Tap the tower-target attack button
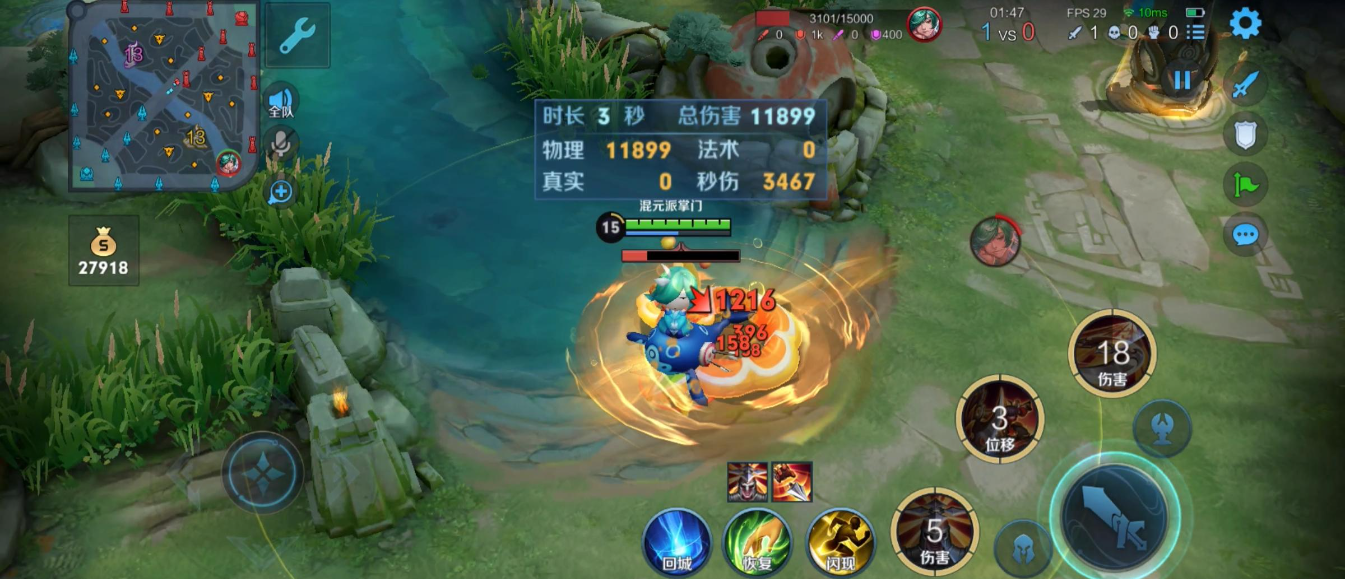 pos(1162,427)
